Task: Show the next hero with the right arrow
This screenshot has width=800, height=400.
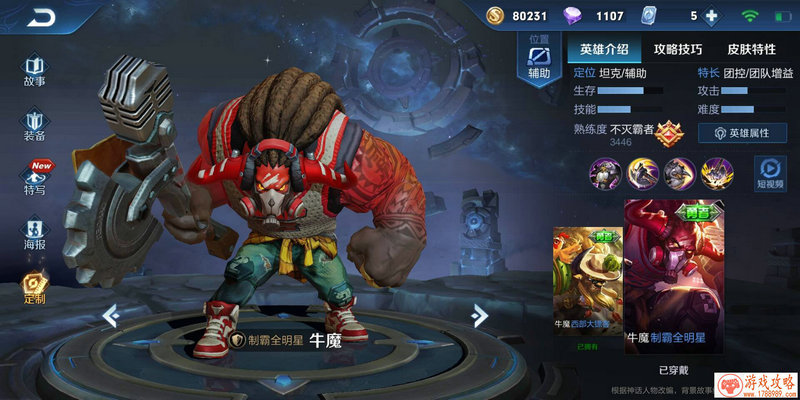Action: (480, 316)
